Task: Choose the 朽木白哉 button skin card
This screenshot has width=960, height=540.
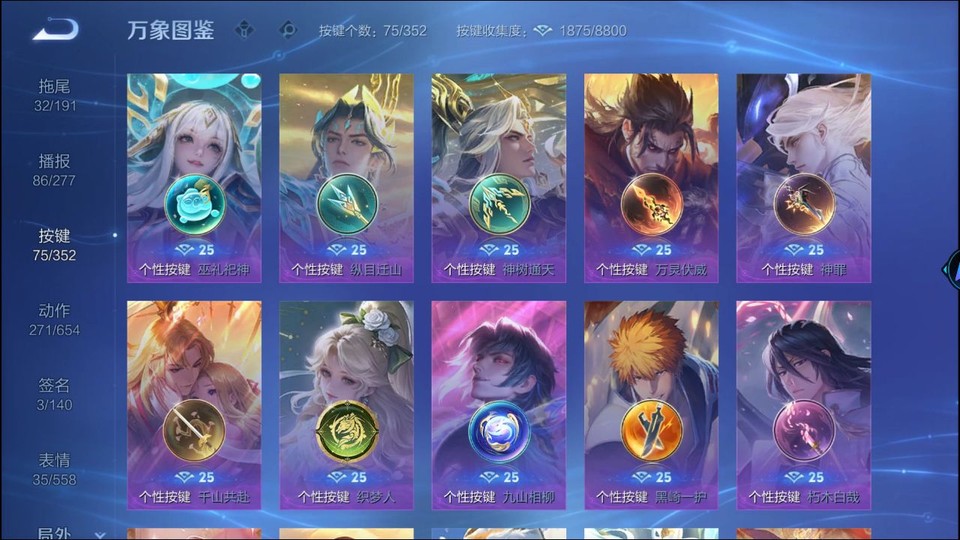Action: (x=803, y=405)
